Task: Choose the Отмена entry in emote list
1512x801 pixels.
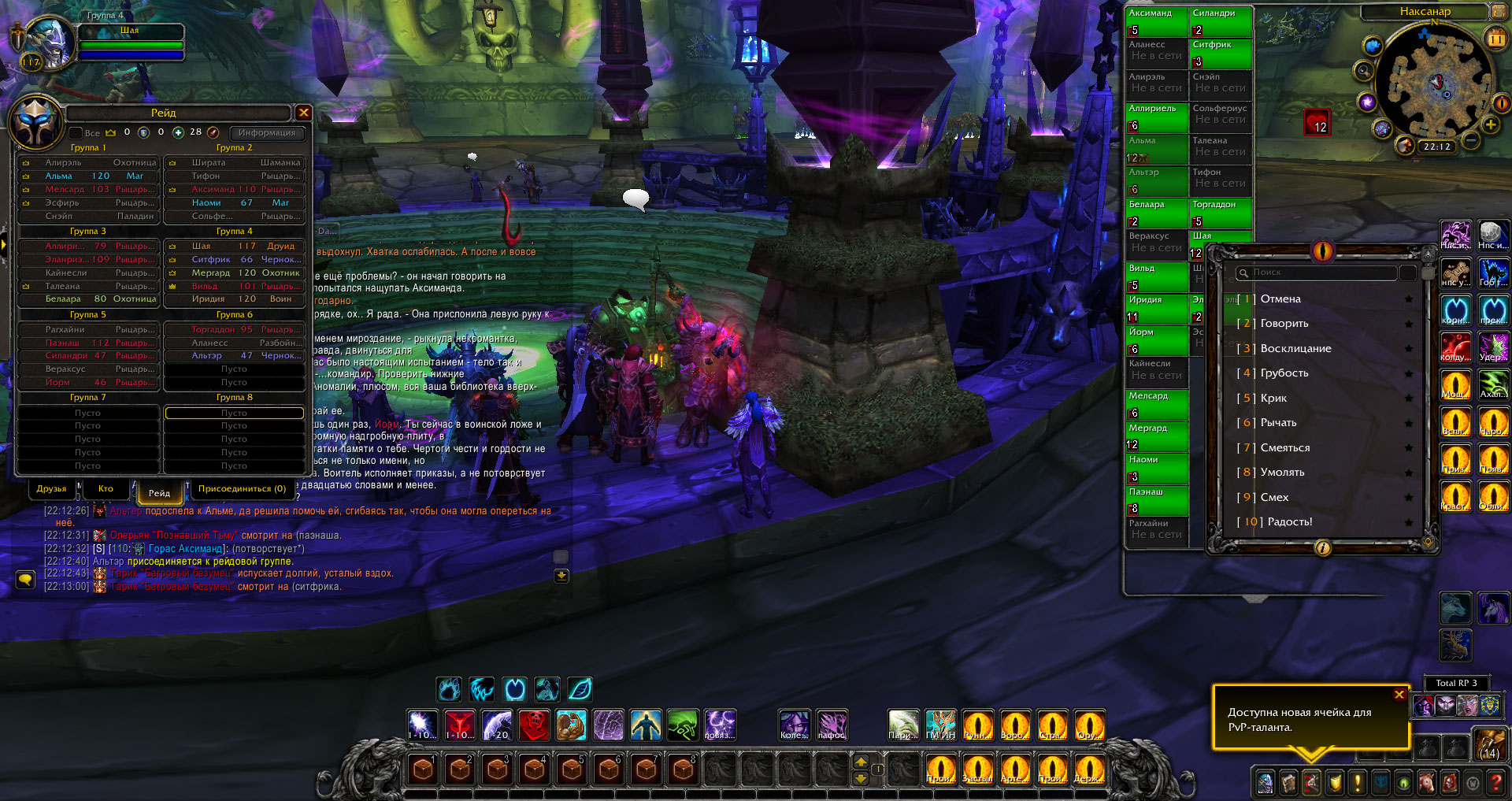Action: pyautogui.click(x=1280, y=299)
